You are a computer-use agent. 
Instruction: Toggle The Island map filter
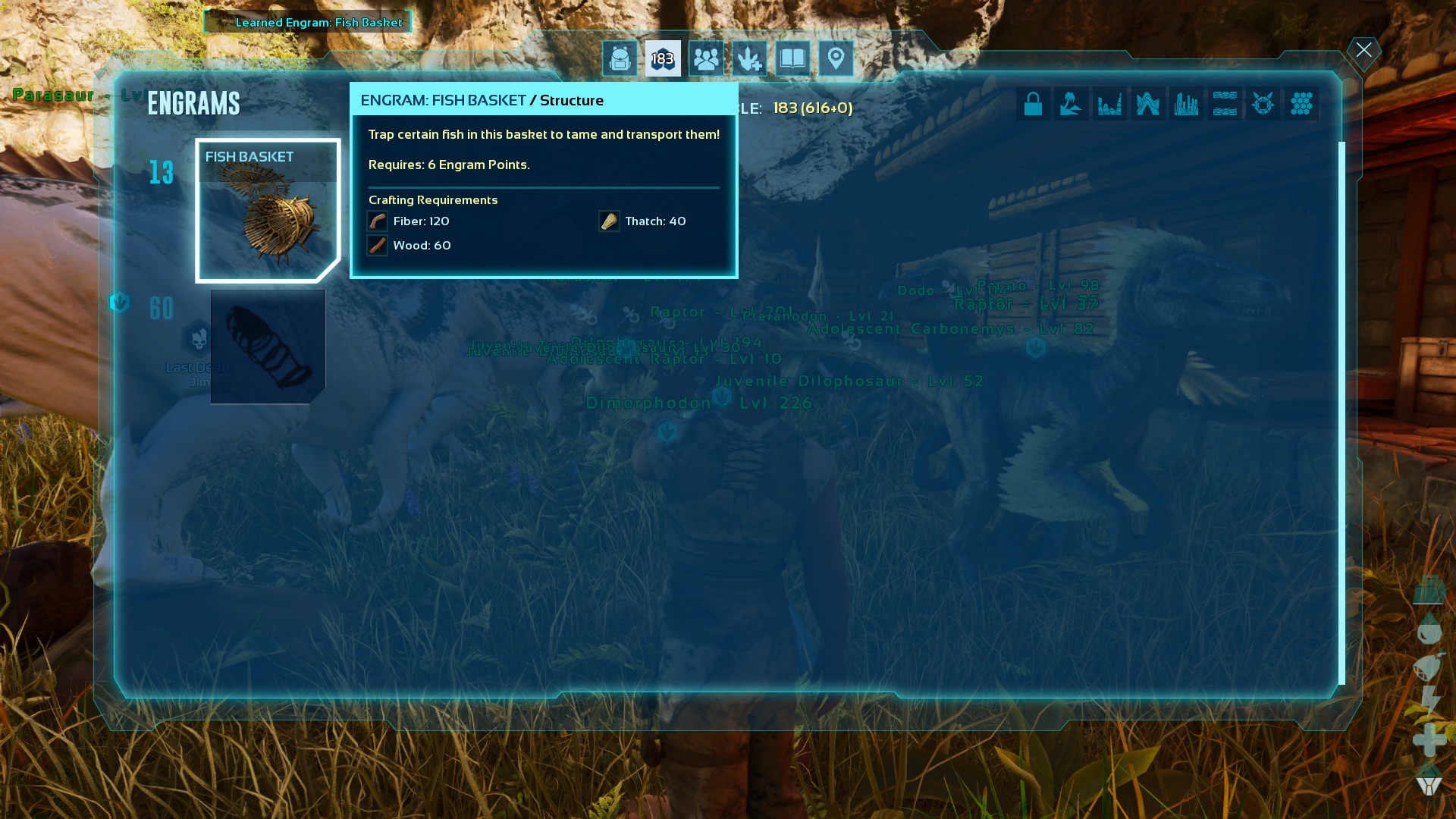tap(1072, 104)
